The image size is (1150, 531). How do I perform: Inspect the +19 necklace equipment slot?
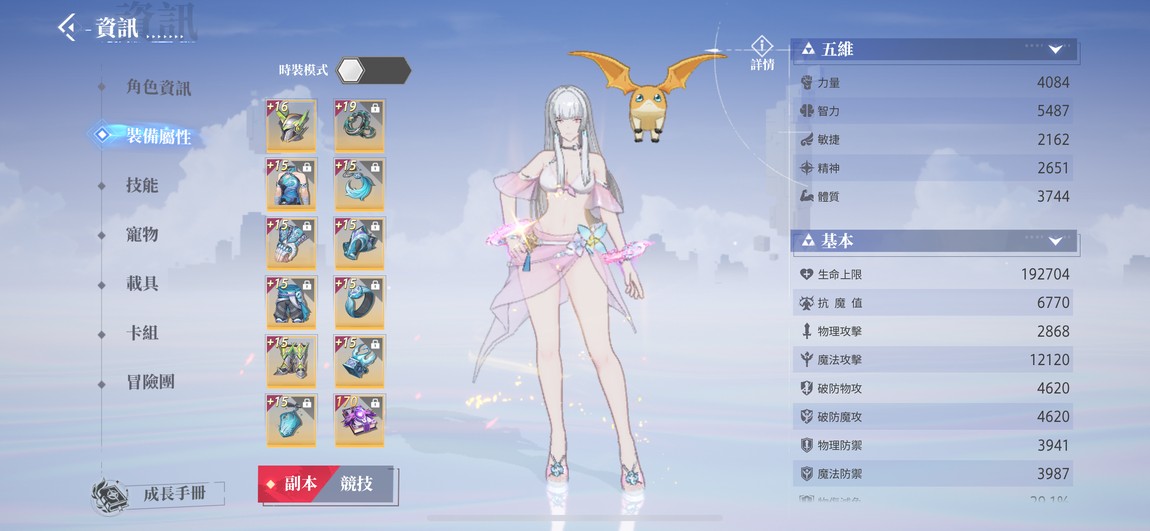point(359,125)
